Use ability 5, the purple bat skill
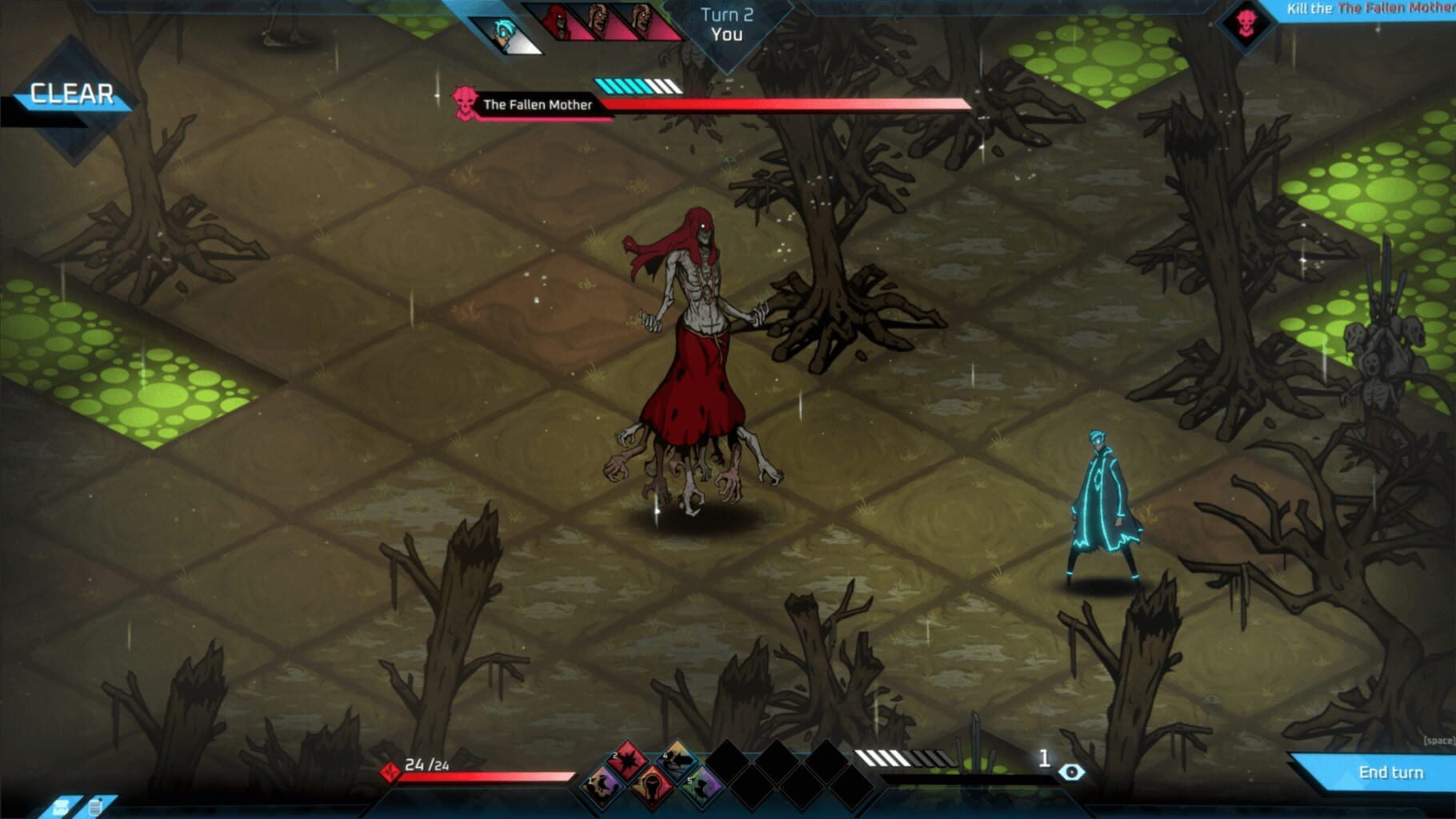Image resolution: width=1456 pixels, height=819 pixels. point(701,784)
